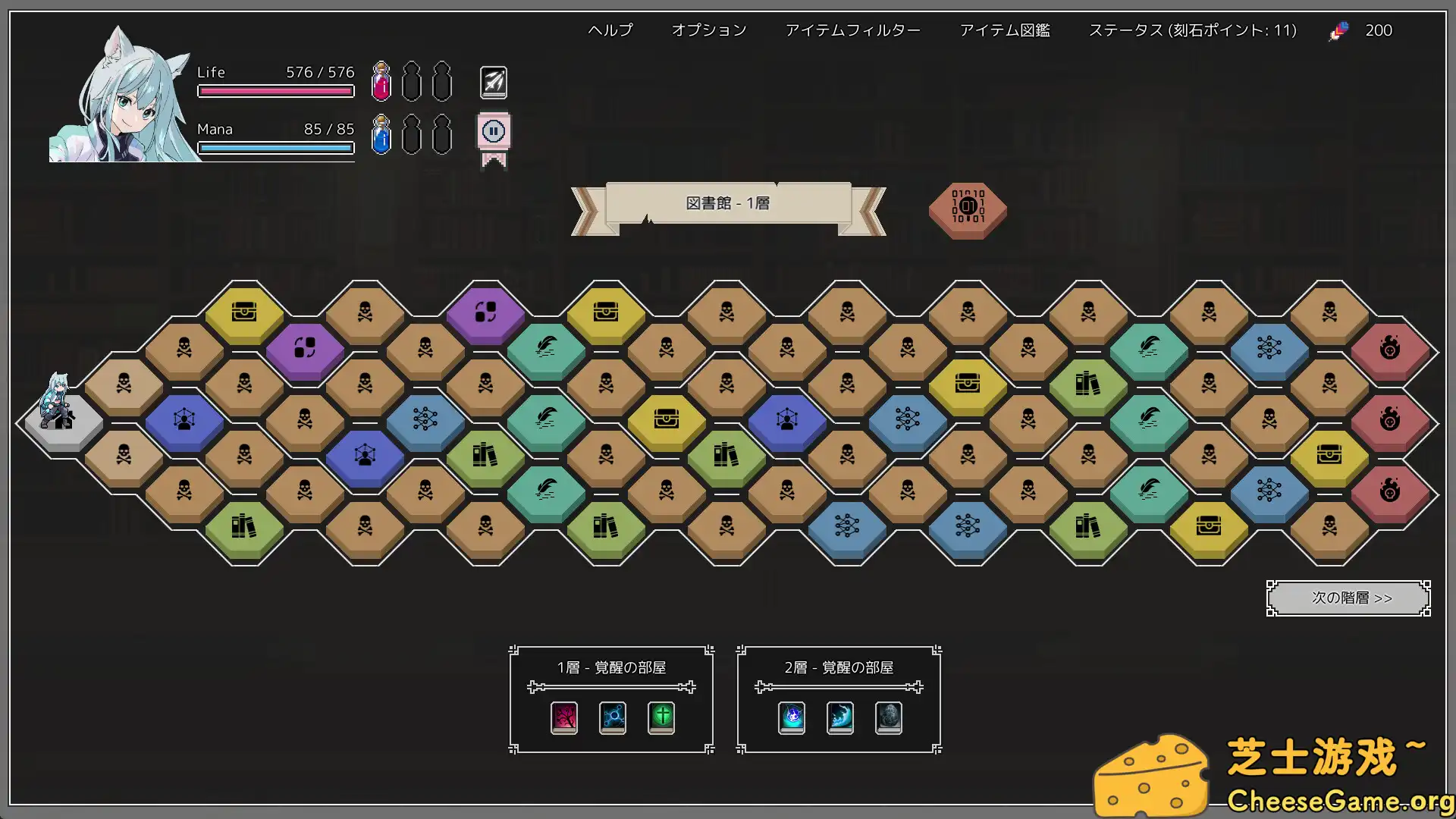Screen dimensions: 1456x819
Task: Use the red Life potion
Action: point(381,82)
